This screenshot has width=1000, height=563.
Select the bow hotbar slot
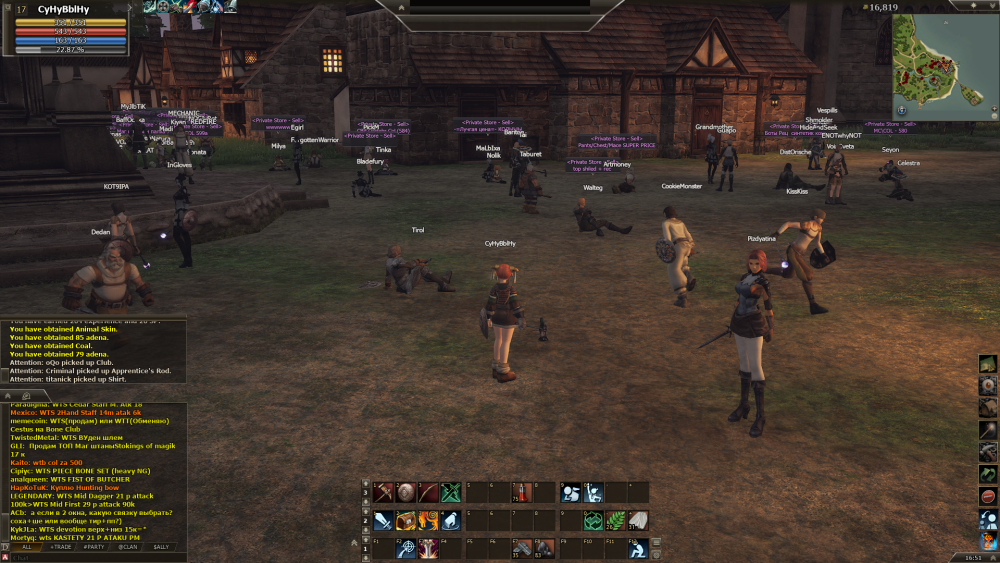pos(428,492)
